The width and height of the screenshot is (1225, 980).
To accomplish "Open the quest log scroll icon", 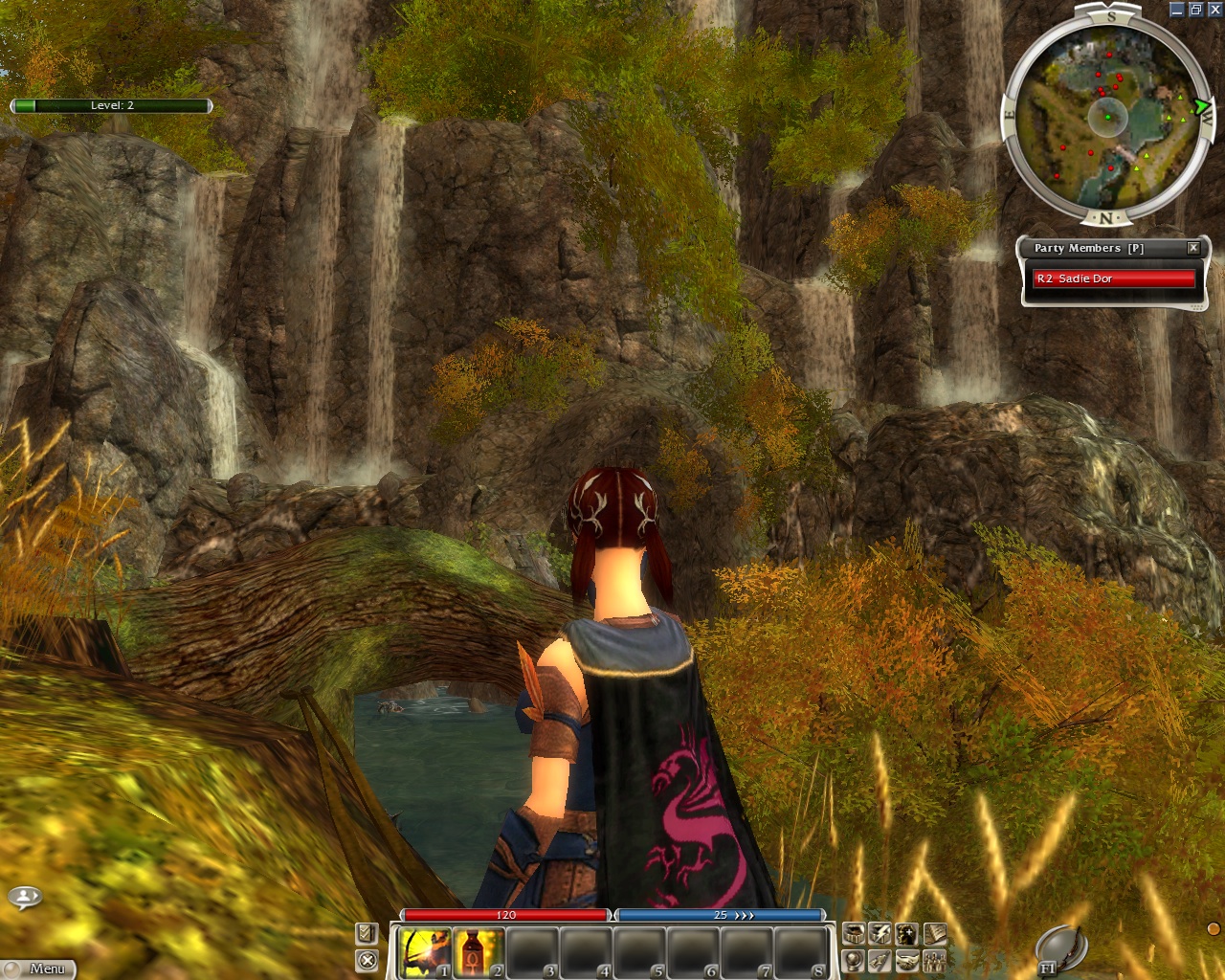I will coord(934,934).
